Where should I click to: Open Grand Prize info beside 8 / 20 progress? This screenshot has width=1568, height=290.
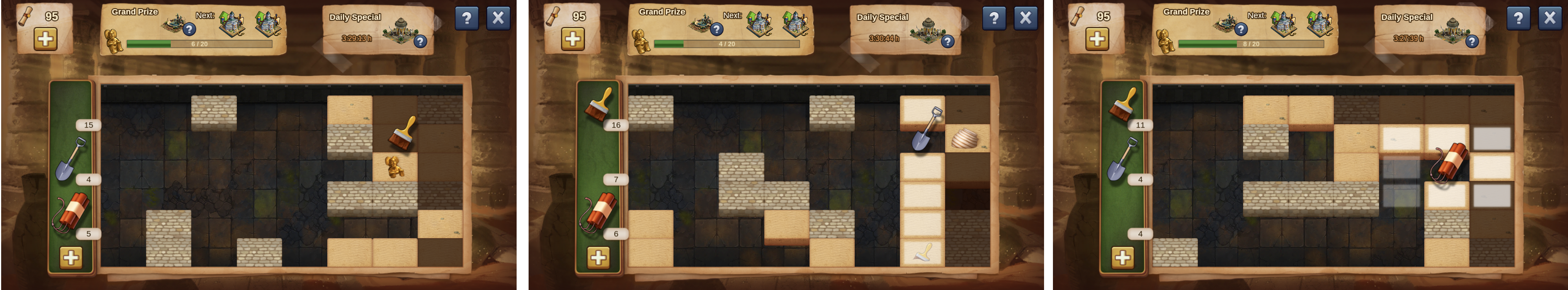(x=1240, y=29)
